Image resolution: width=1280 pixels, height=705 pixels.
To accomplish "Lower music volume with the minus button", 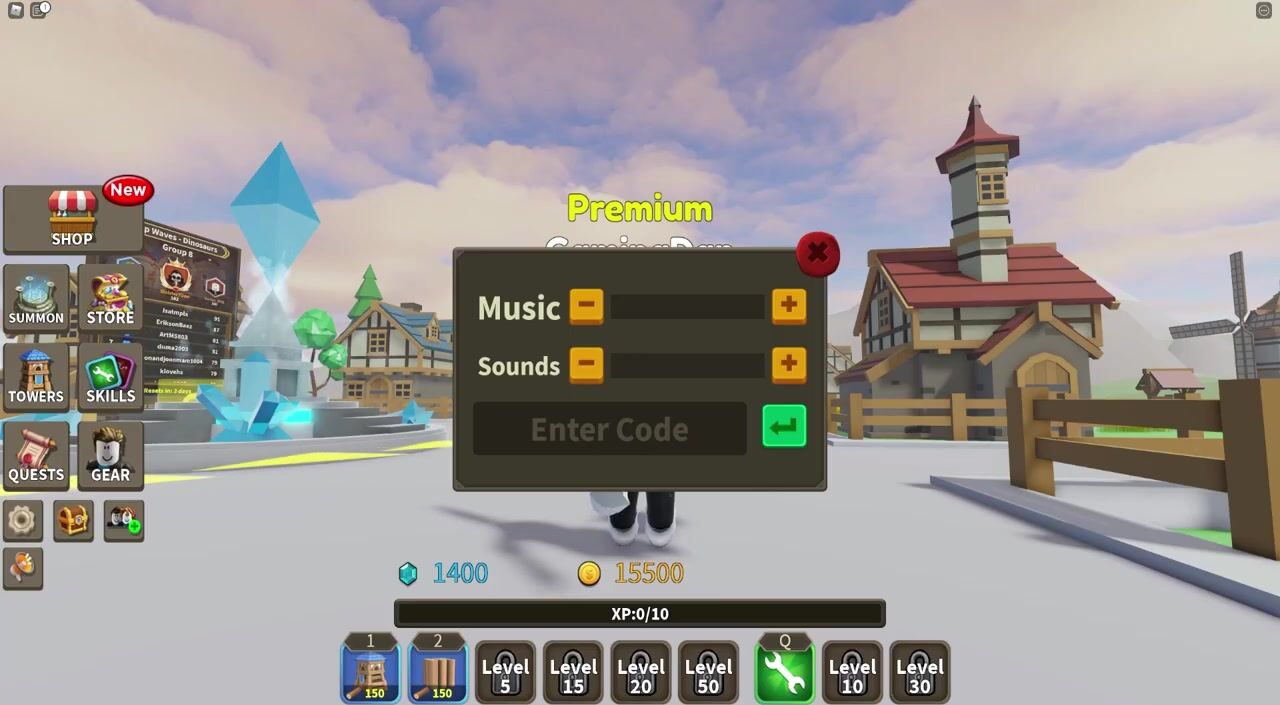I will (x=586, y=306).
